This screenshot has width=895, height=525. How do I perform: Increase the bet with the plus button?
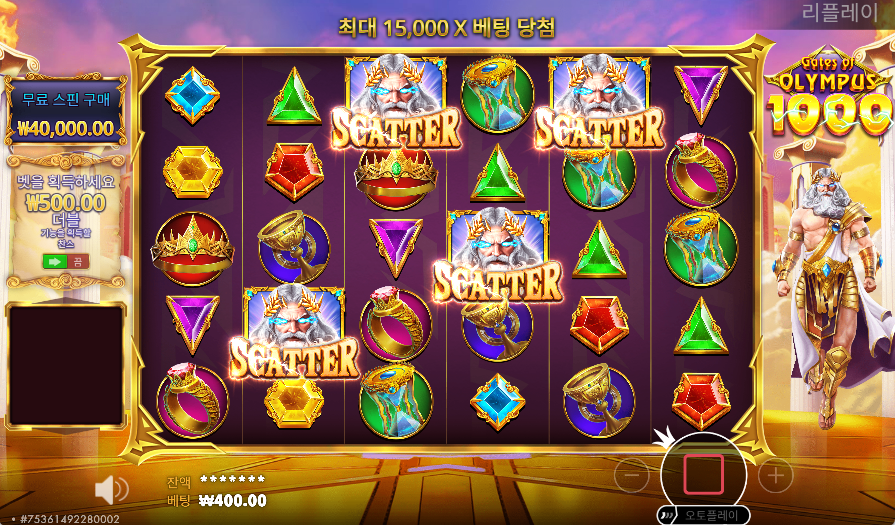tap(775, 476)
